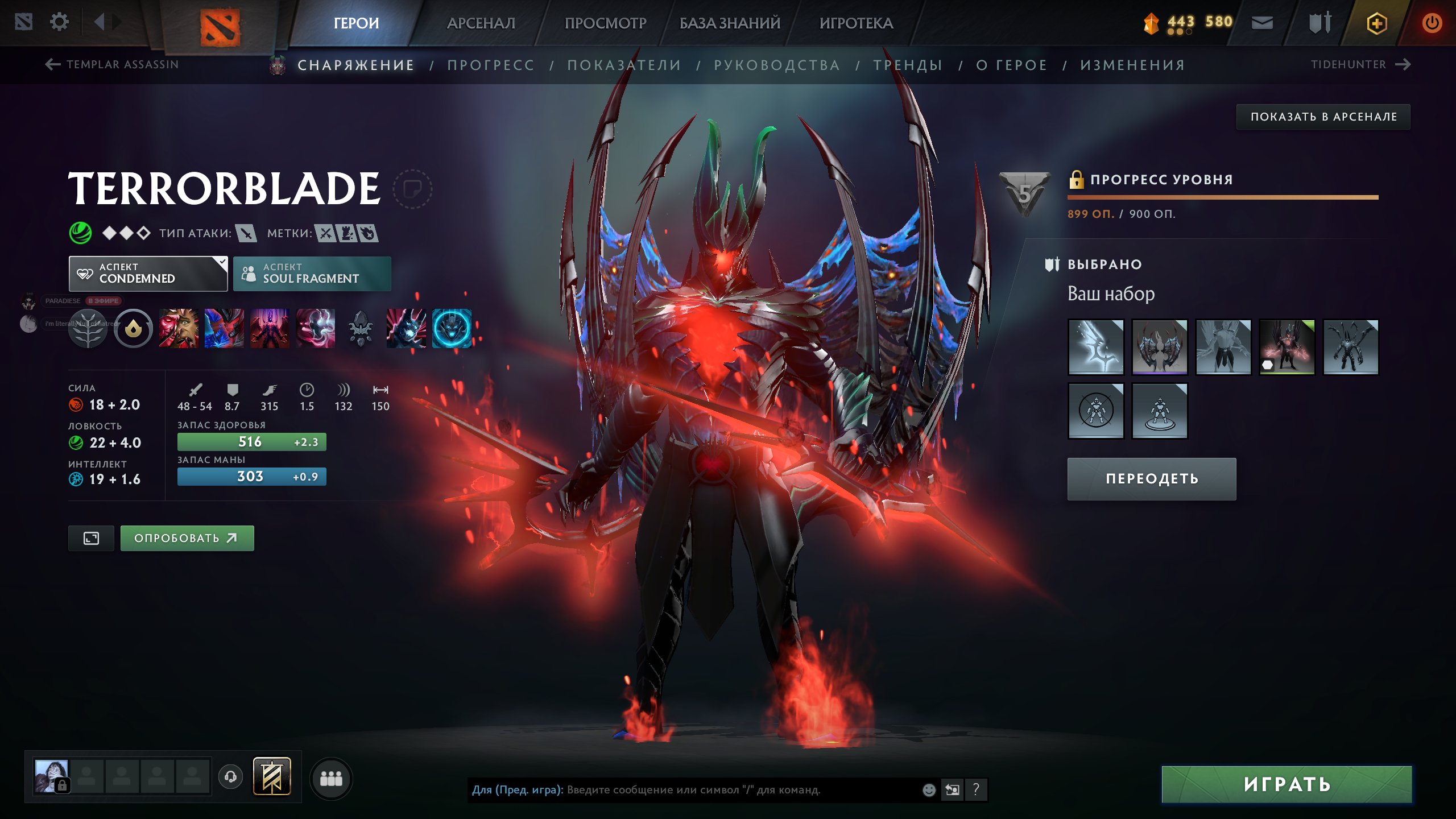Click the ОПРОБОВАТЬ button
Viewport: 1456px width, 819px height.
(x=187, y=537)
